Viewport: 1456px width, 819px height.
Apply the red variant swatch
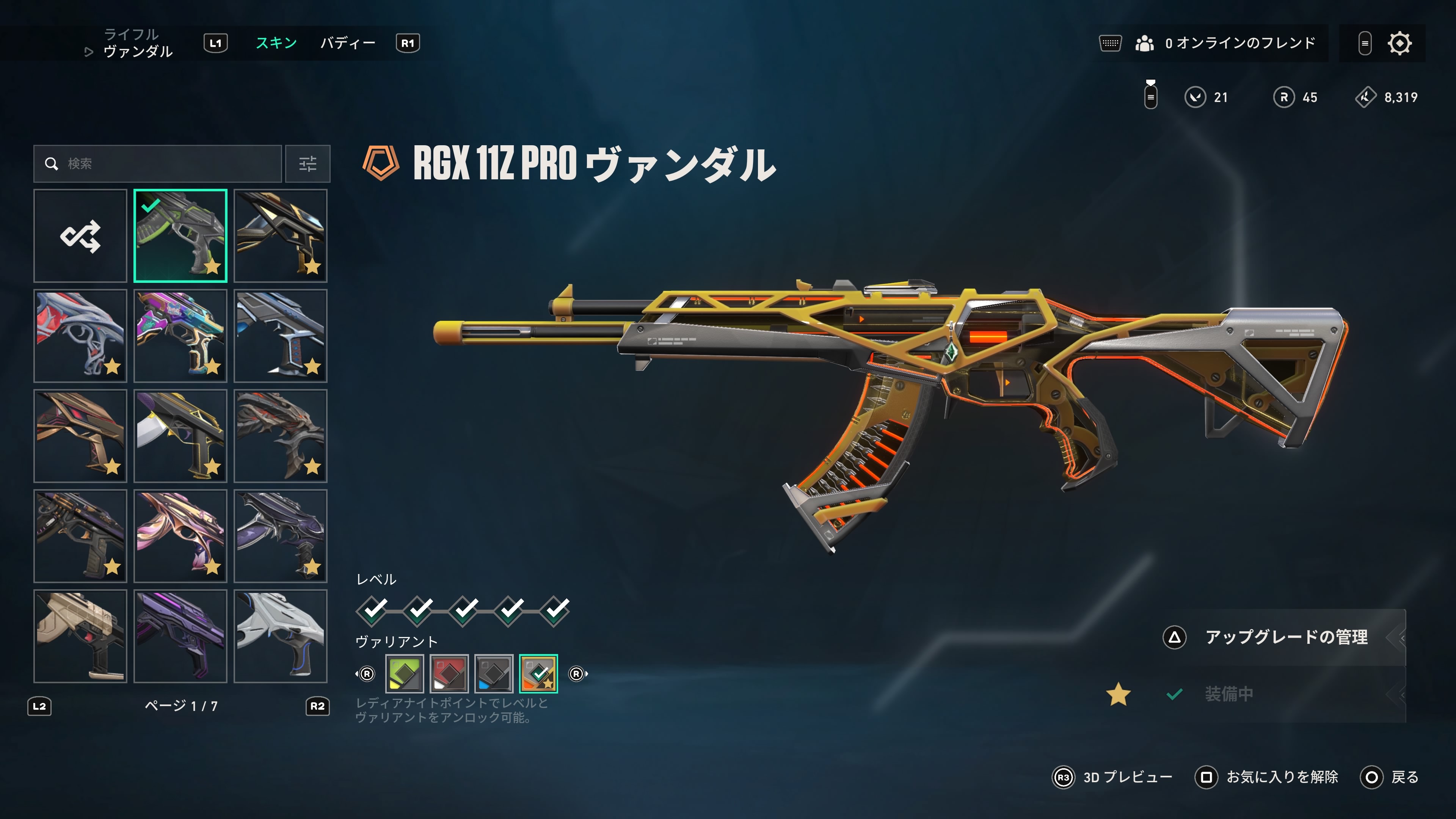click(x=449, y=673)
